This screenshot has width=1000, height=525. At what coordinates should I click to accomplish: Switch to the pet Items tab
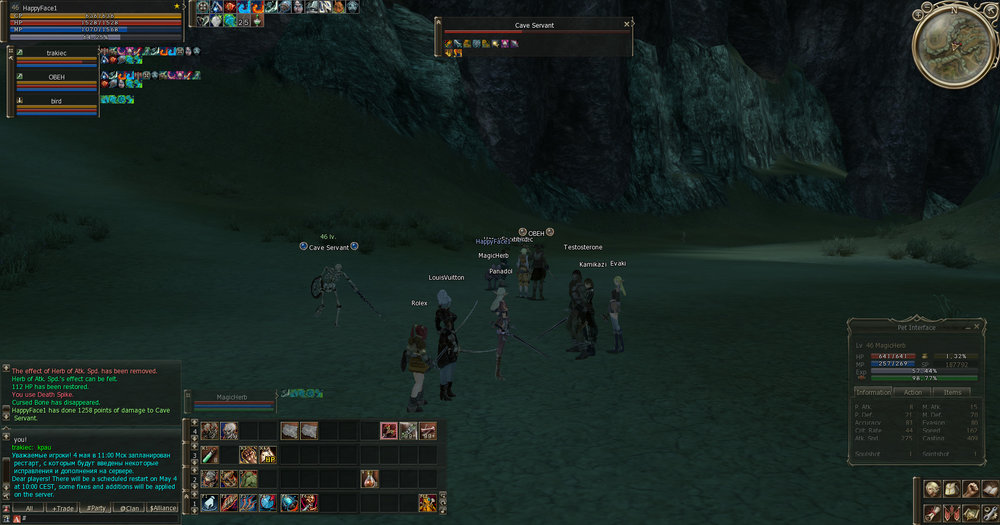tap(952, 392)
